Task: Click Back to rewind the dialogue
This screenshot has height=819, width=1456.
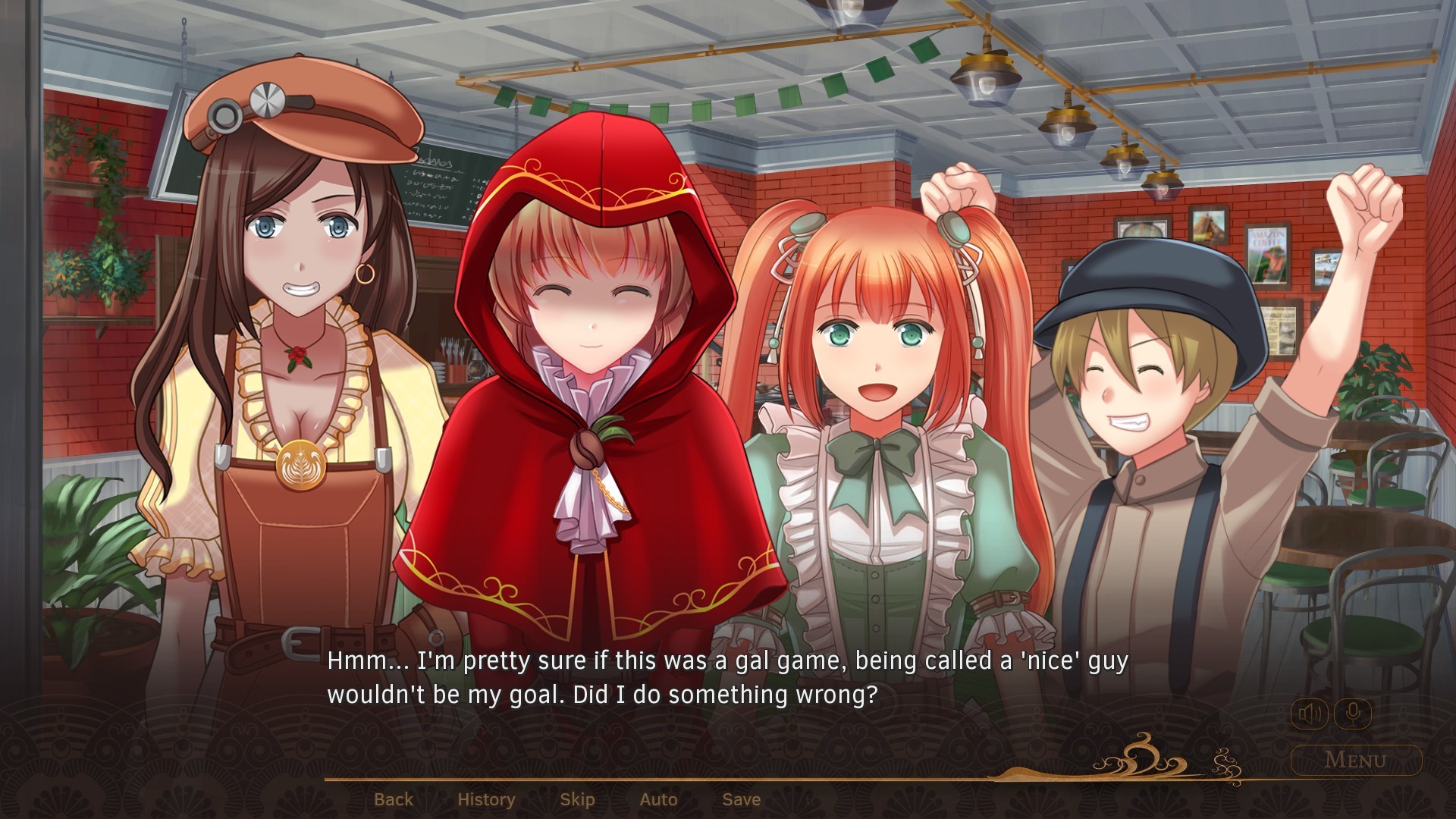Action: (x=394, y=799)
